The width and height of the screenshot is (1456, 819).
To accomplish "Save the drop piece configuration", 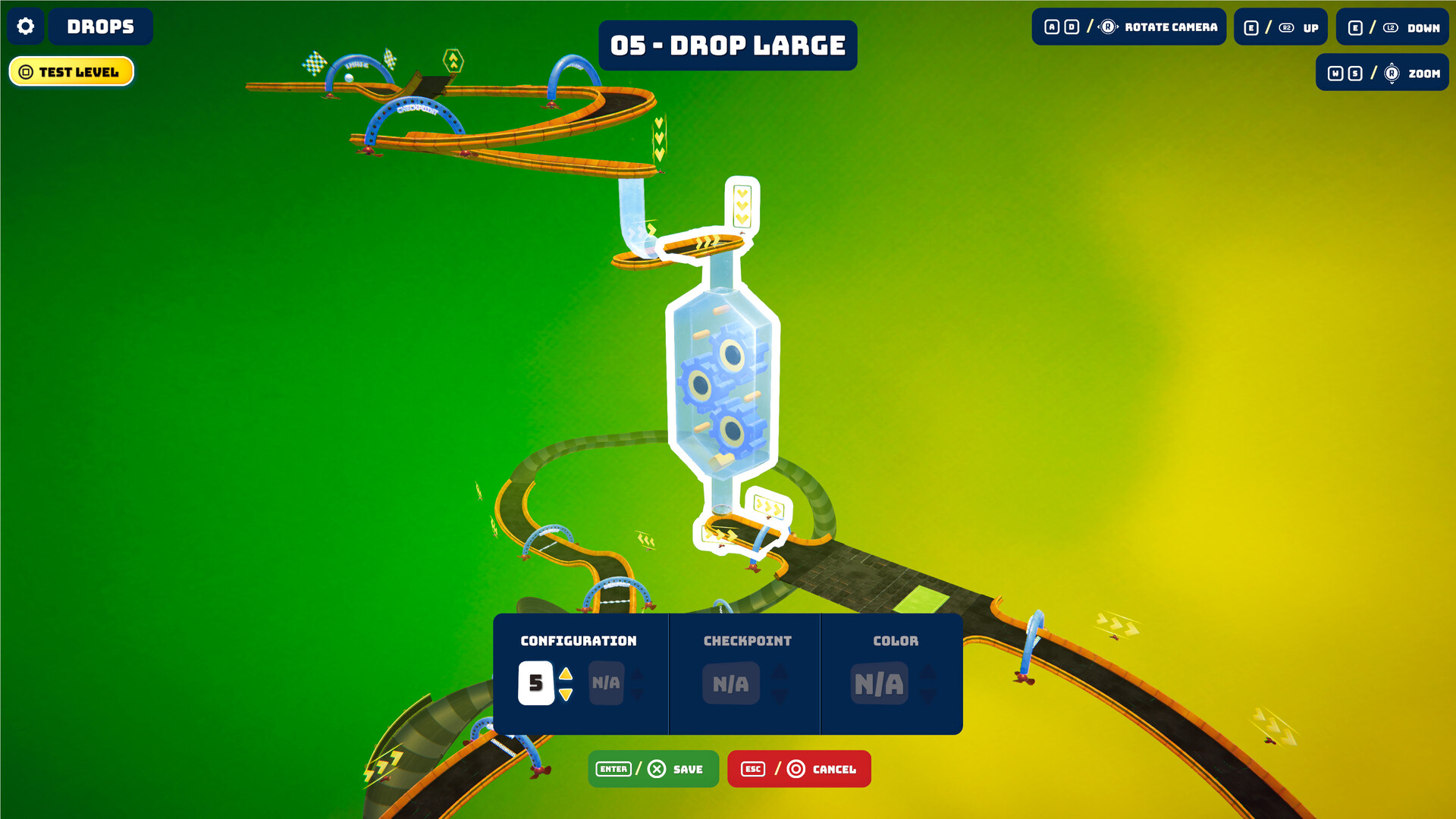I will [653, 769].
